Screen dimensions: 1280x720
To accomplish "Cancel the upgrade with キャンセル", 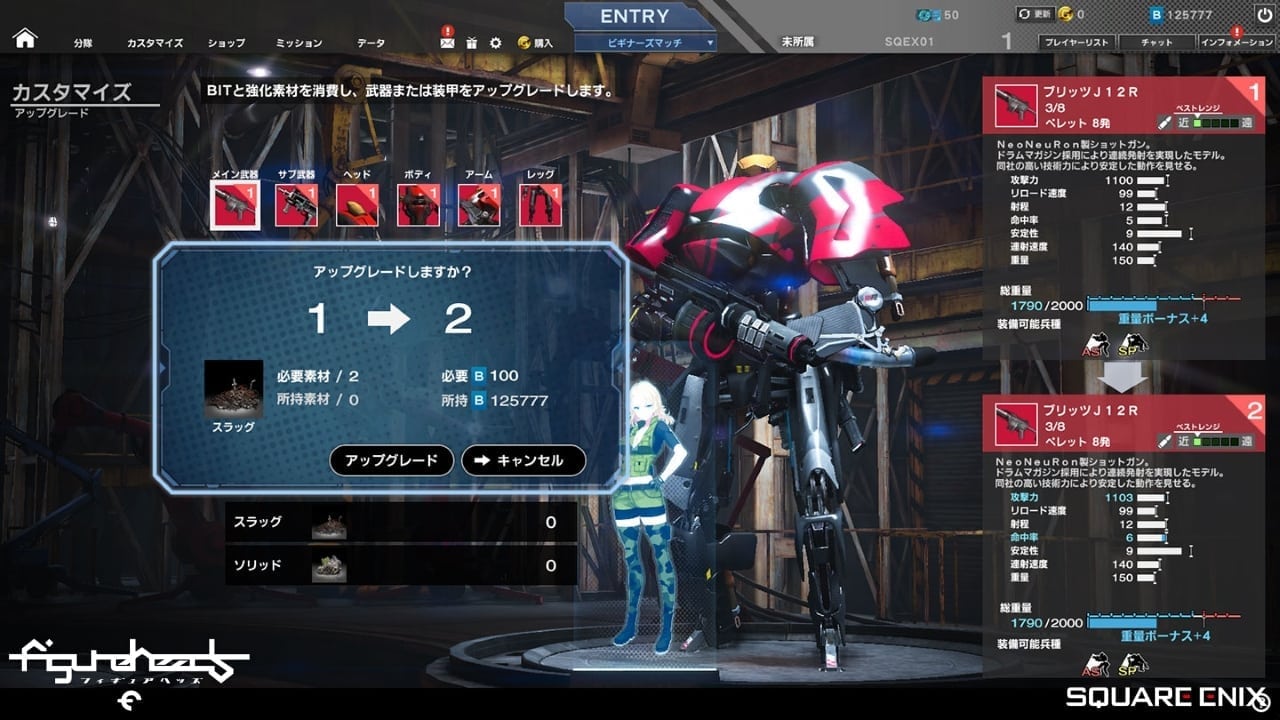I will [x=523, y=461].
